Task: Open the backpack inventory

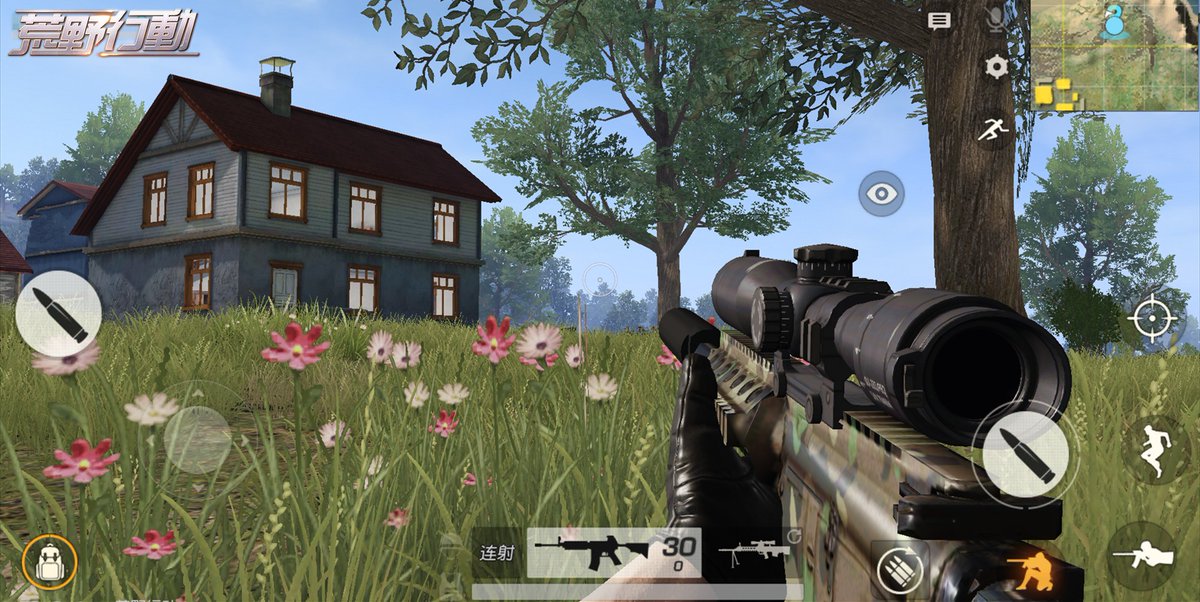Action: (x=49, y=561)
